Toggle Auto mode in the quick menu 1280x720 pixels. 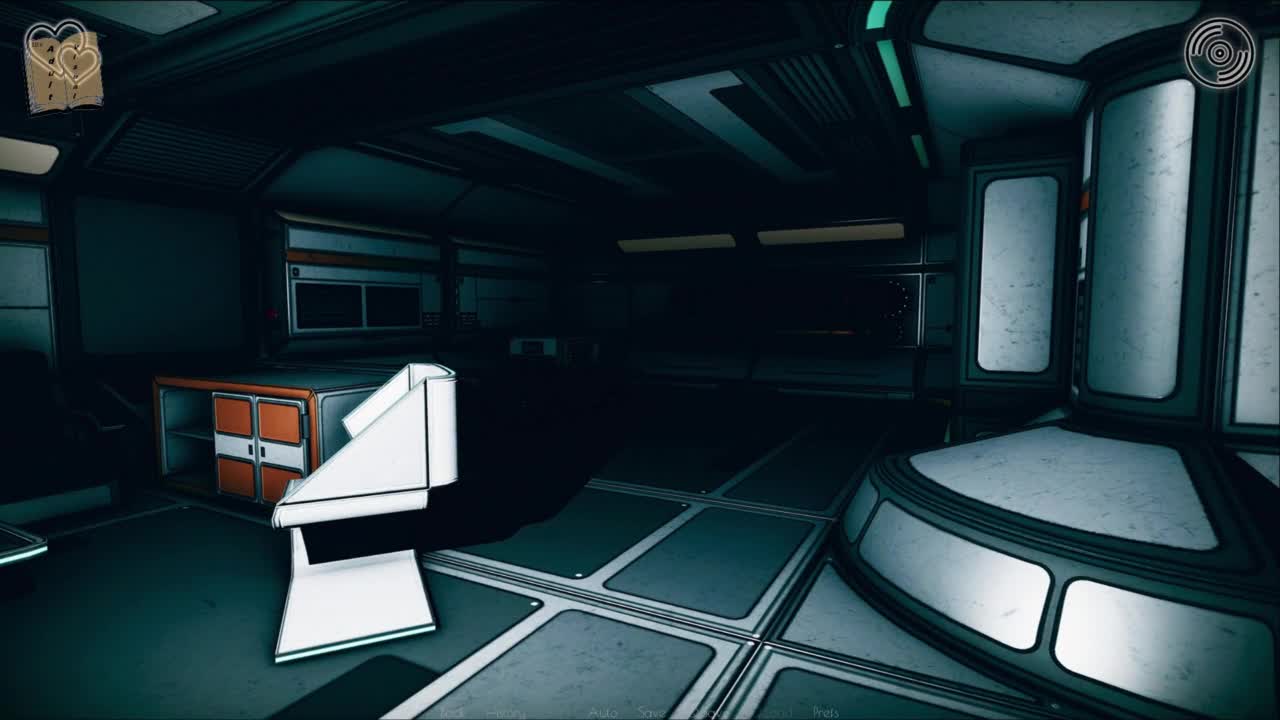point(603,712)
